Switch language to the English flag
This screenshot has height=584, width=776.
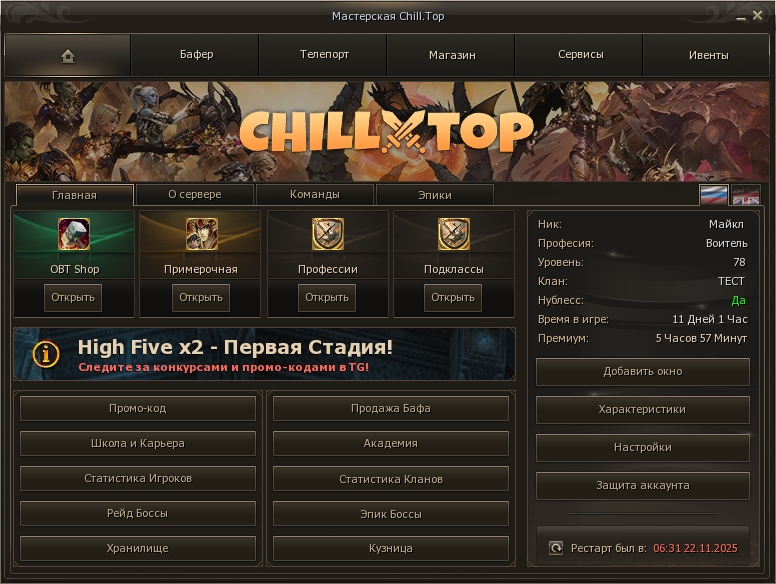tap(746, 195)
